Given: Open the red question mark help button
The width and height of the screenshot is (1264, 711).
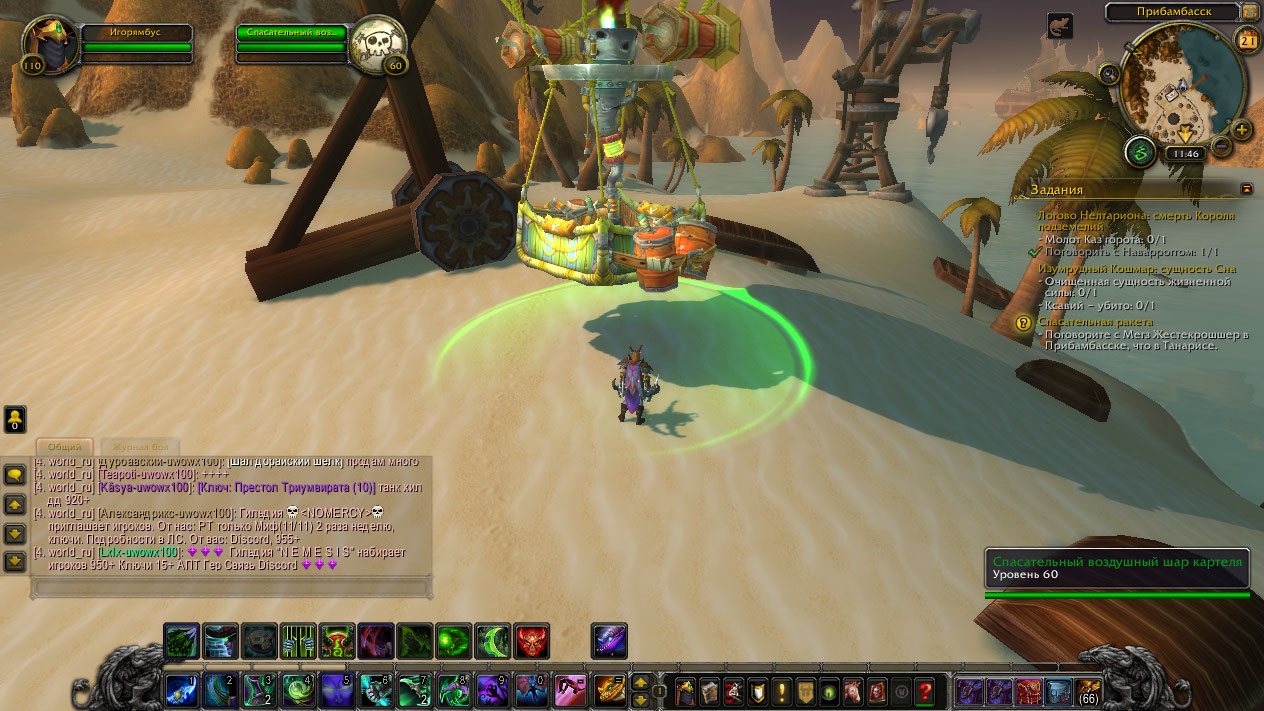Looking at the screenshot, I should click(925, 691).
